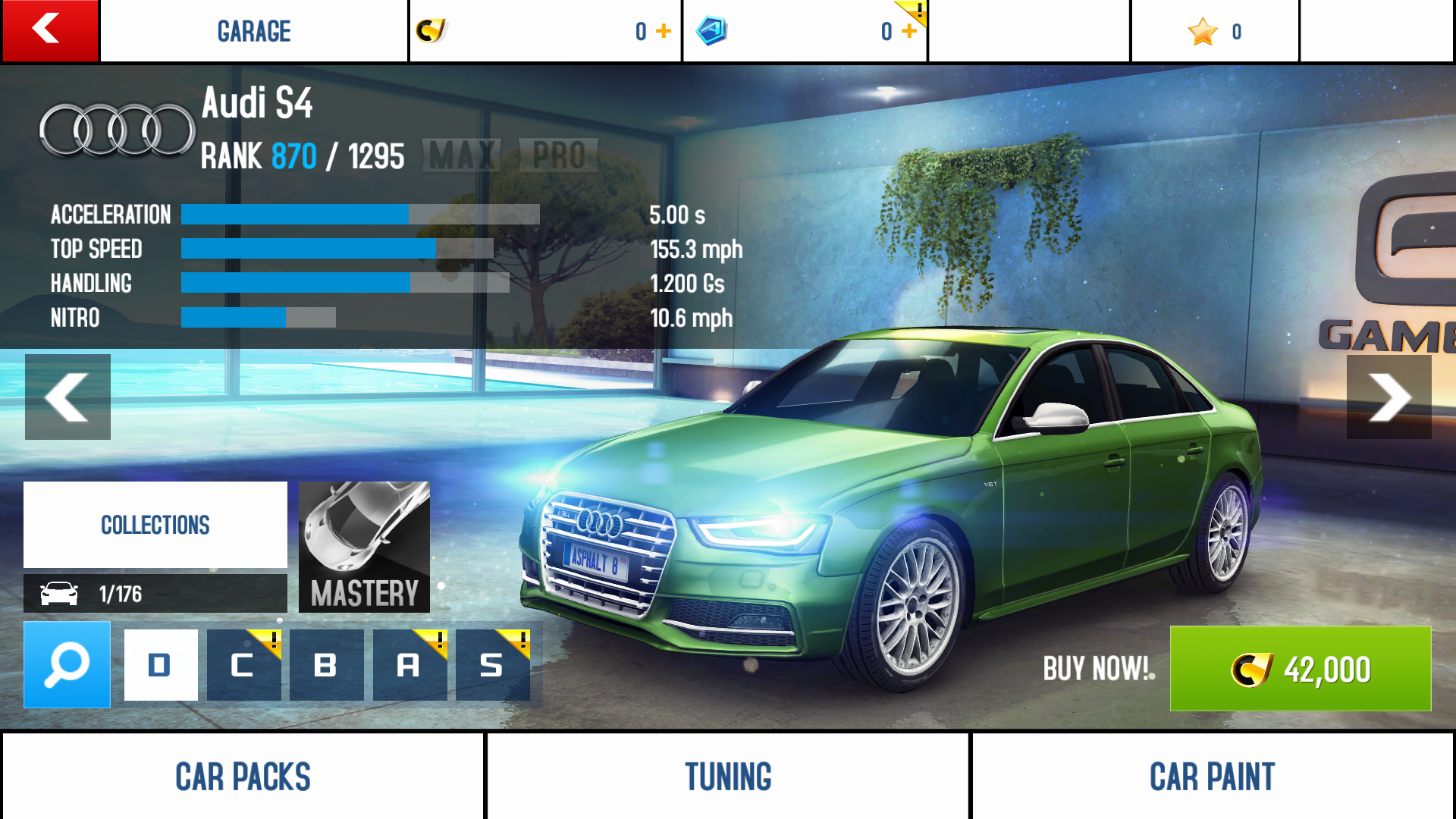Select the class D car filter
This screenshot has height=819, width=1456.
pyautogui.click(x=161, y=665)
